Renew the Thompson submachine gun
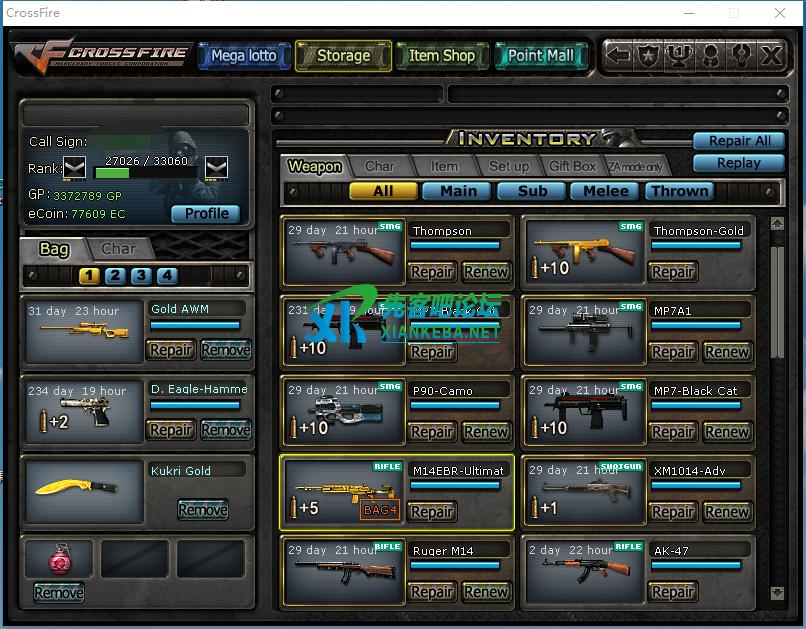 (486, 272)
